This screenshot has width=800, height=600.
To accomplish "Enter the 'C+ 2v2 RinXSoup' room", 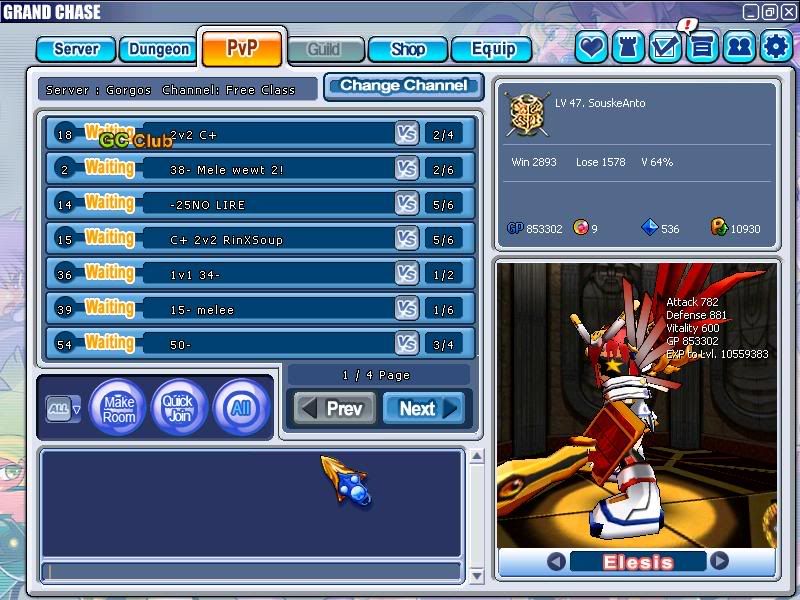I will pos(258,239).
